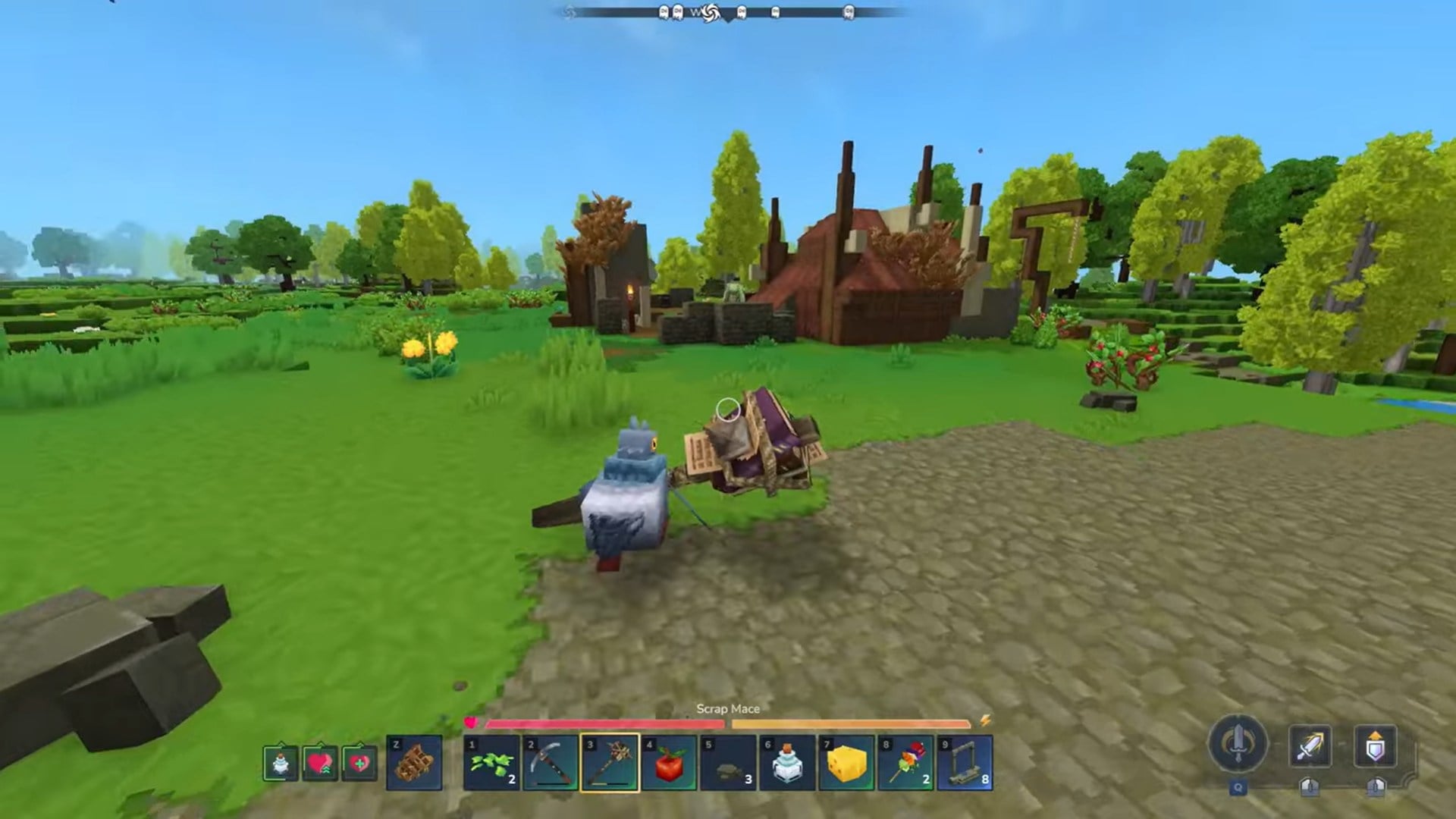This screenshot has width=1456, height=819.
Task: Select the pickaxe in hotbar slot 2
Action: pos(552,764)
